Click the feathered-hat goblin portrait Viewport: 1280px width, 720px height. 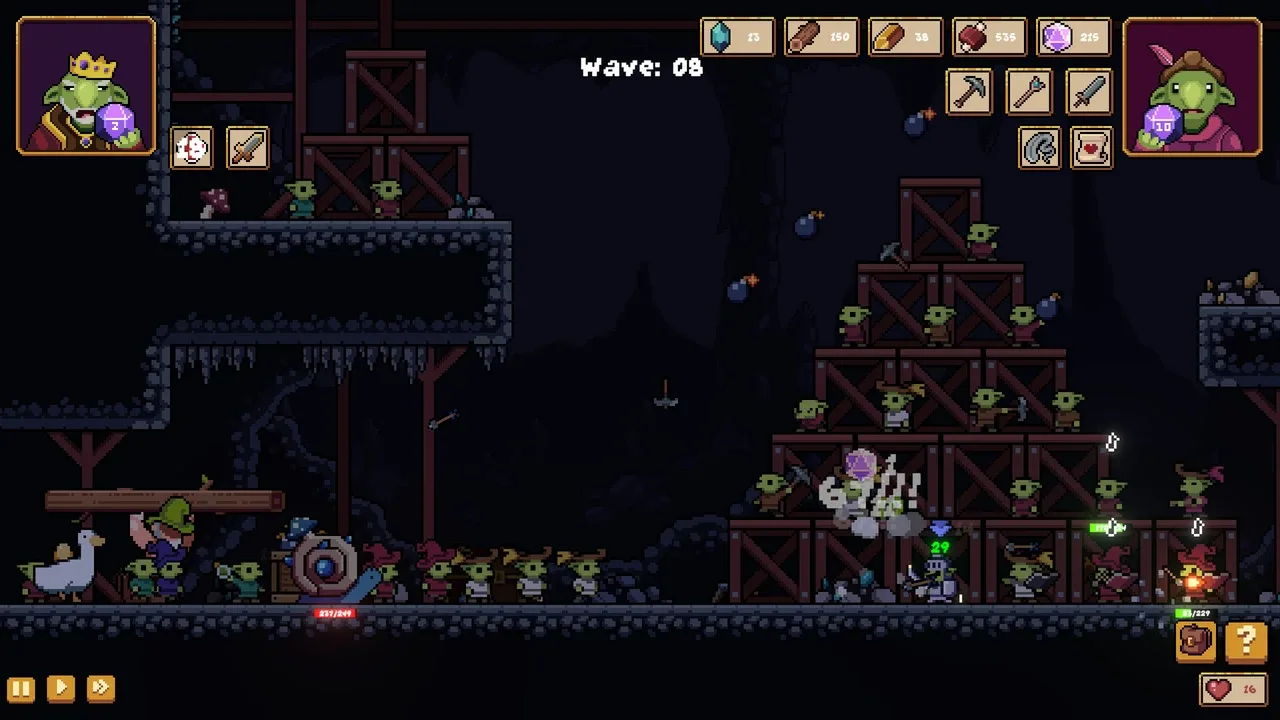click(x=1192, y=86)
